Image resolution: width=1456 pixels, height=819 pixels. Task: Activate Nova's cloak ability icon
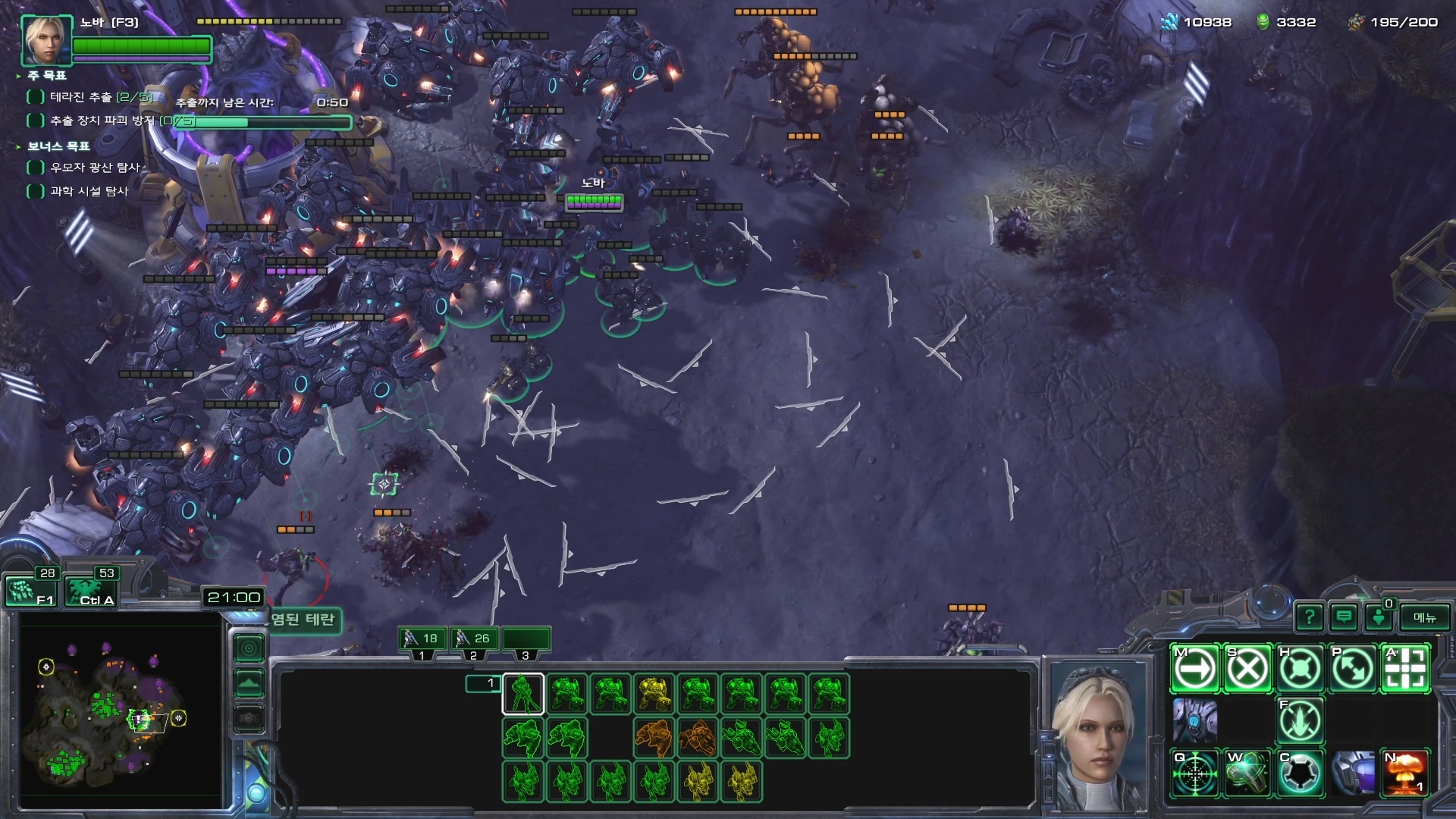click(x=1301, y=773)
